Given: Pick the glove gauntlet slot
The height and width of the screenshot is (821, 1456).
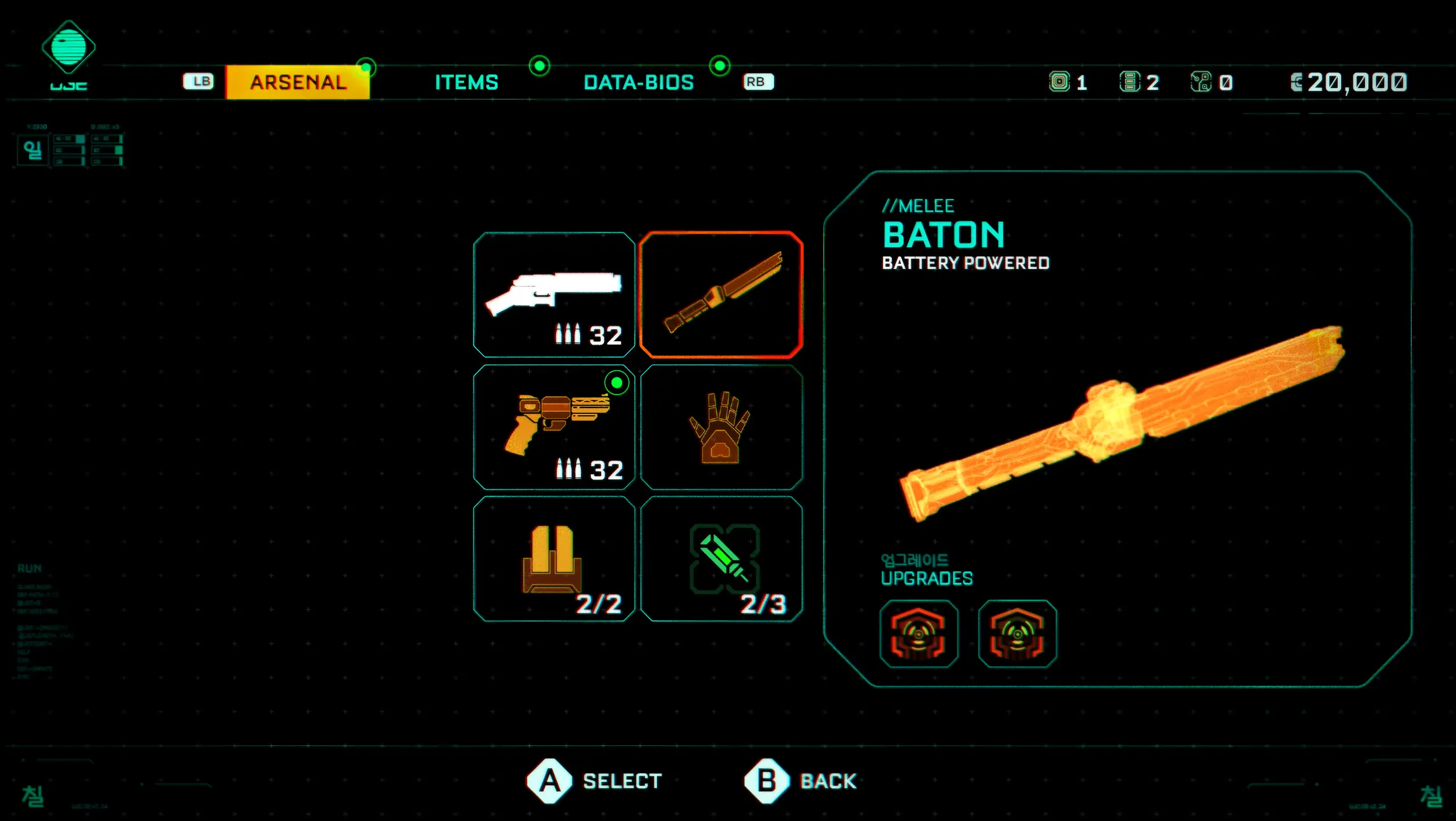Looking at the screenshot, I should click(x=721, y=427).
